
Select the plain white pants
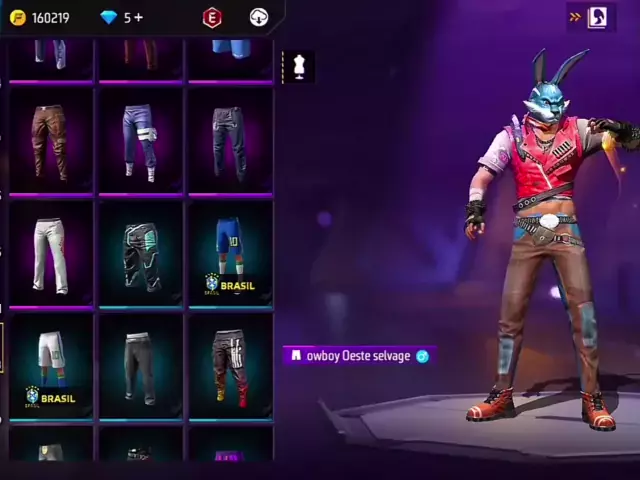(x=49, y=255)
